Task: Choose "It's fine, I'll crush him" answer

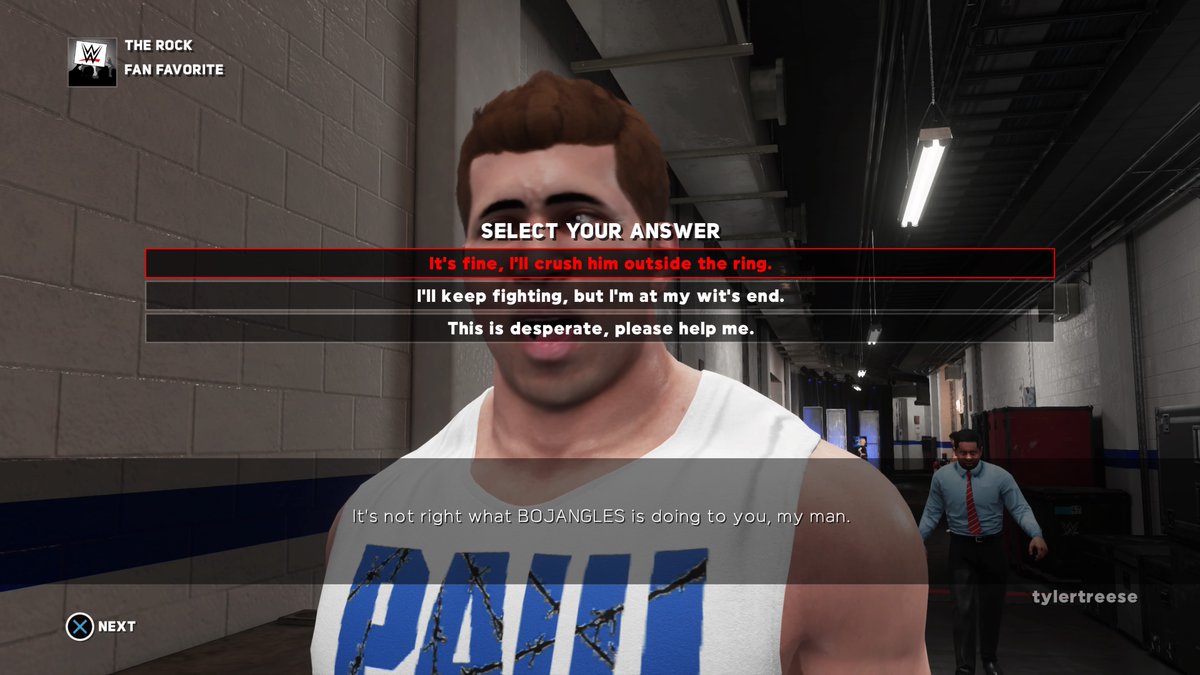Action: coord(600,263)
